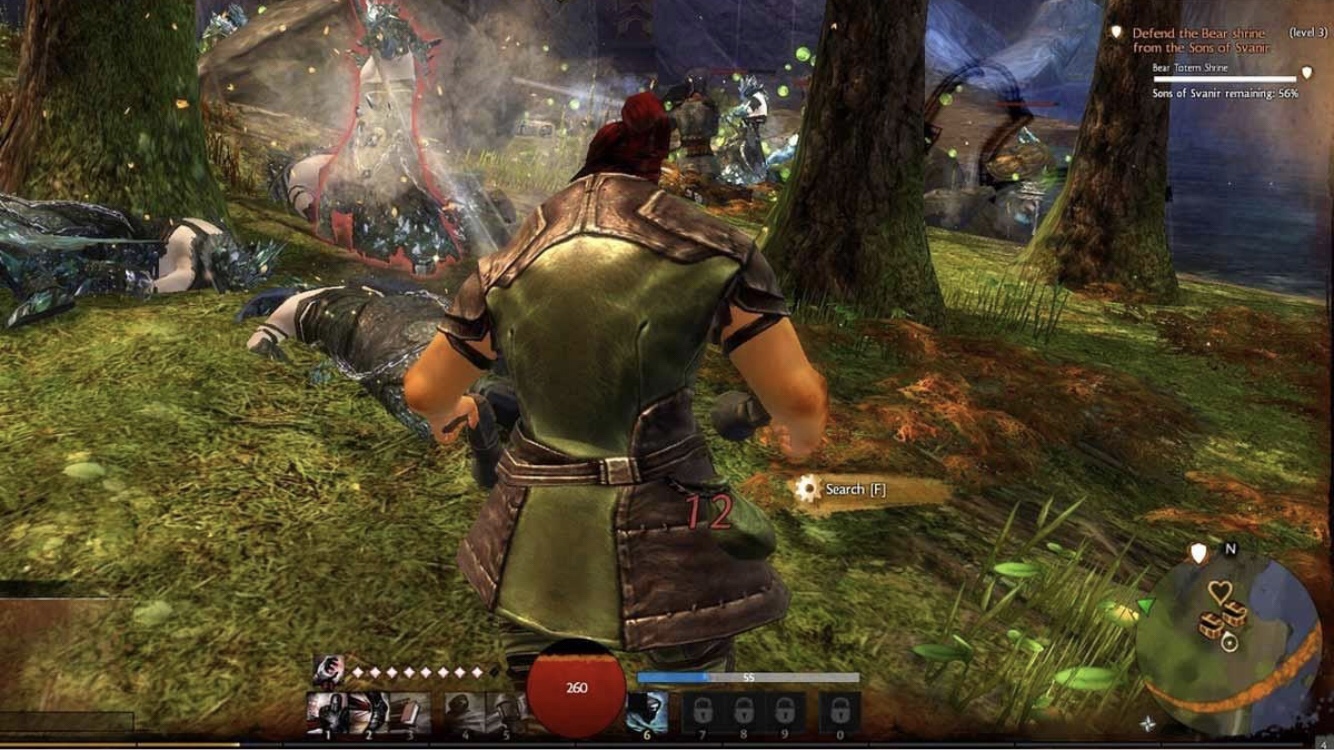This screenshot has height=750, width=1334.
Task: Open the Defend the Bear shrine event tracker
Action: click(1199, 41)
